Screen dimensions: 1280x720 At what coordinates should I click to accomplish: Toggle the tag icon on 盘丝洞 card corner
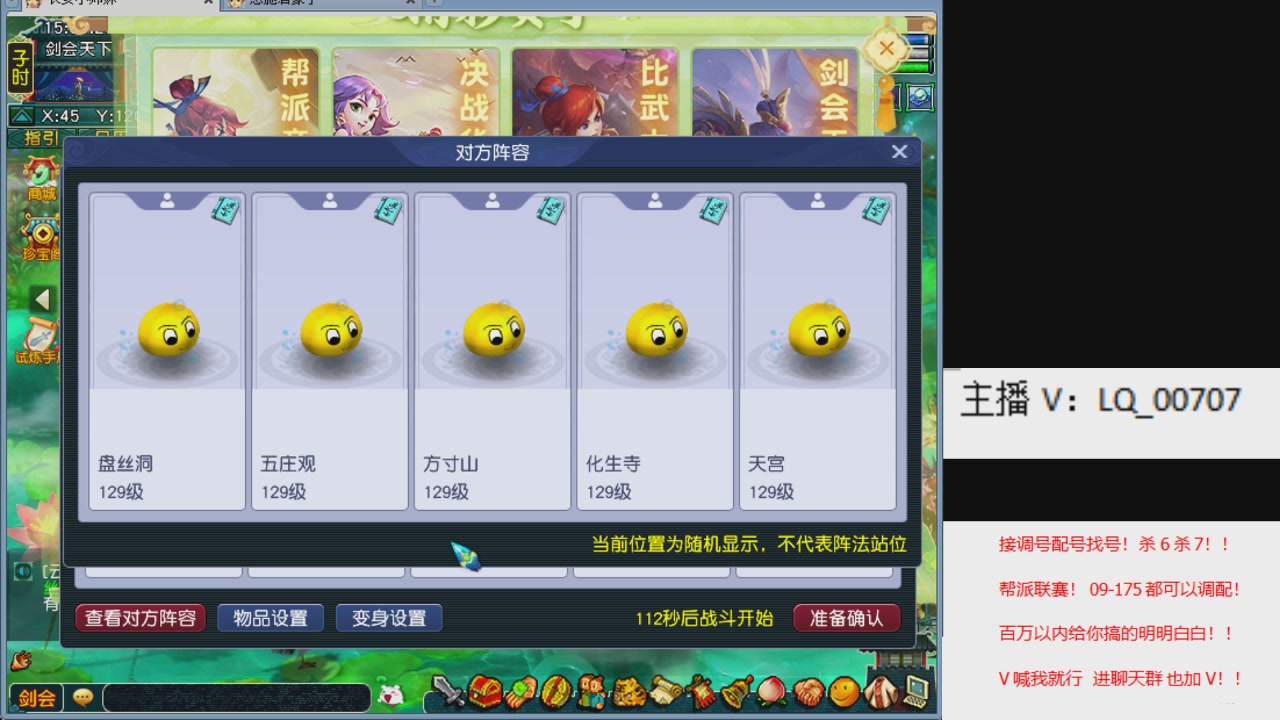click(x=226, y=212)
